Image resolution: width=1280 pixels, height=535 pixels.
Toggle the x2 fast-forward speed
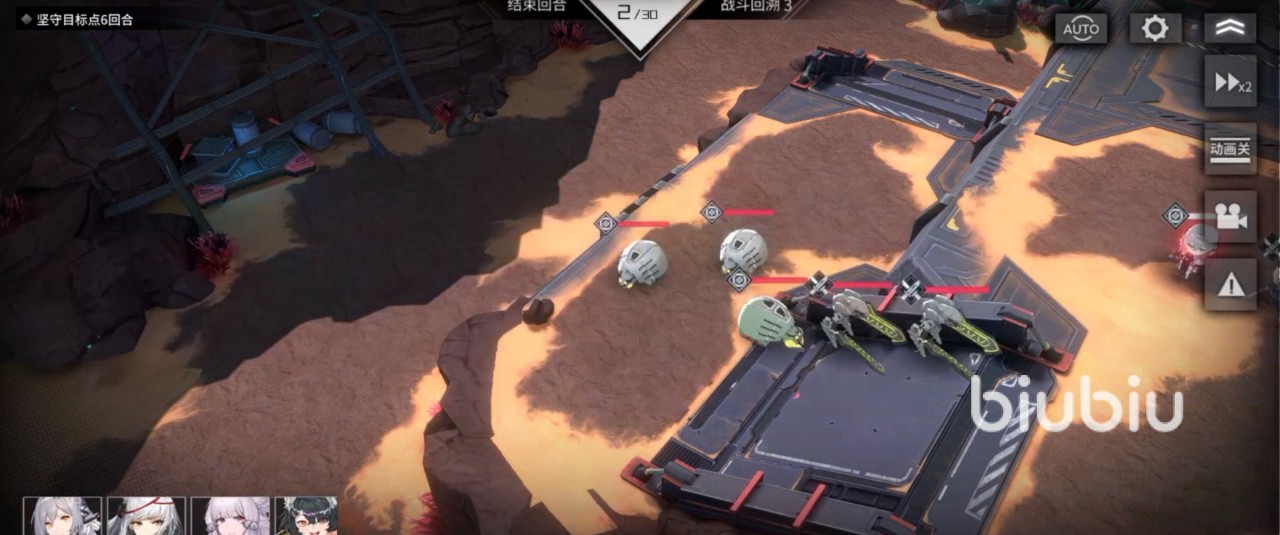(x=1230, y=83)
